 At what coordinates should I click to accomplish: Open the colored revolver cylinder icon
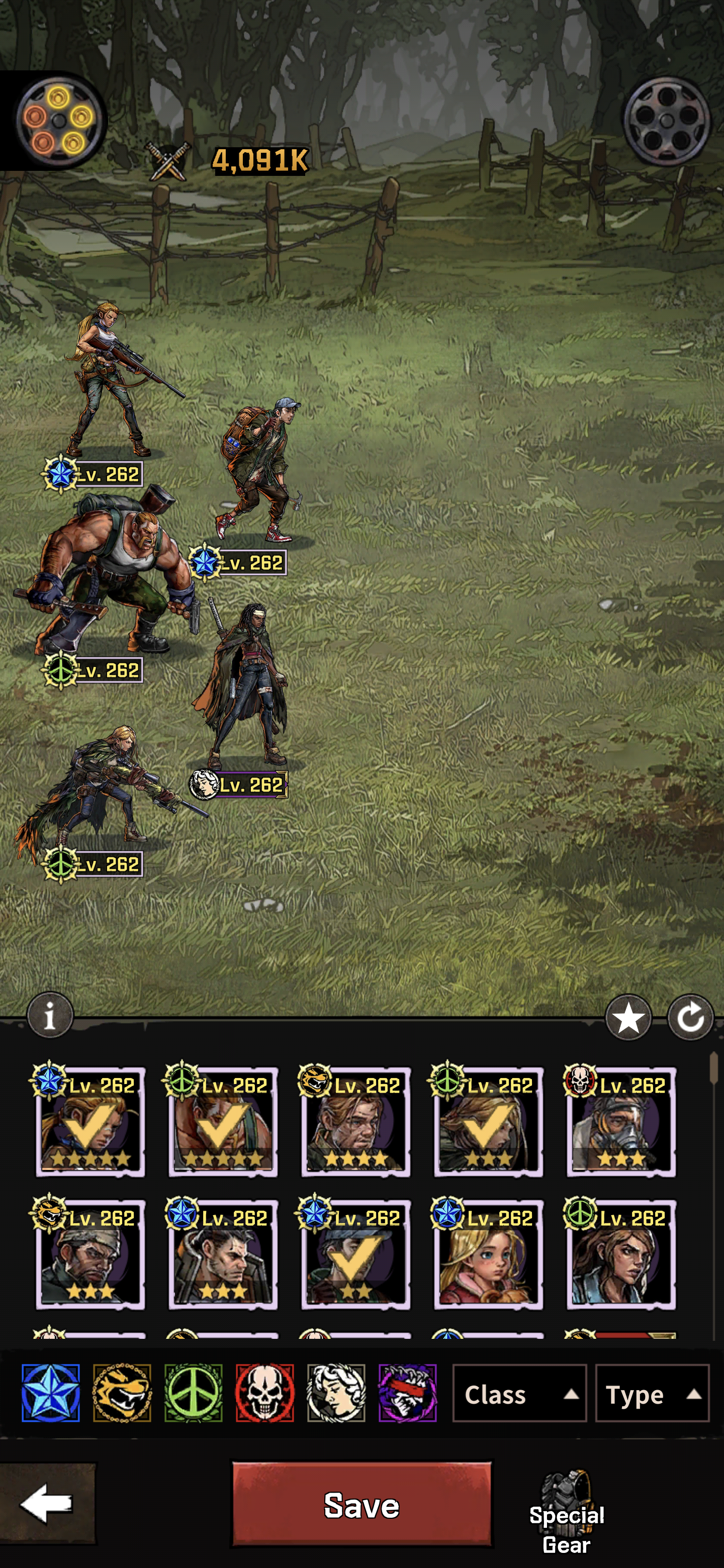pos(58,121)
